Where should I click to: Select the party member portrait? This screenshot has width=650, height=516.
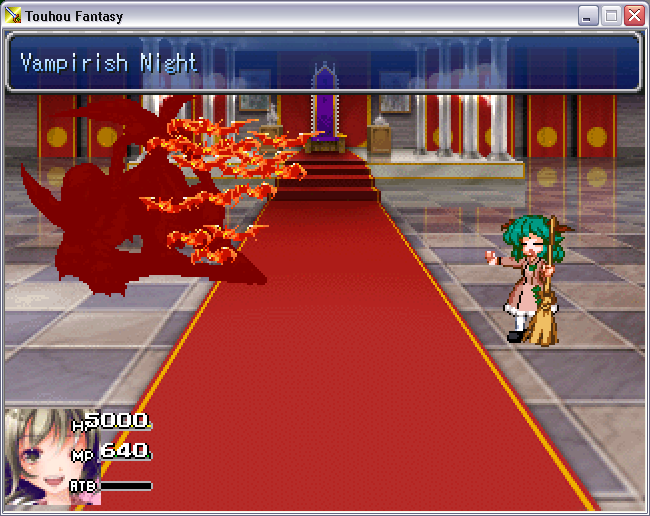click(x=37, y=458)
